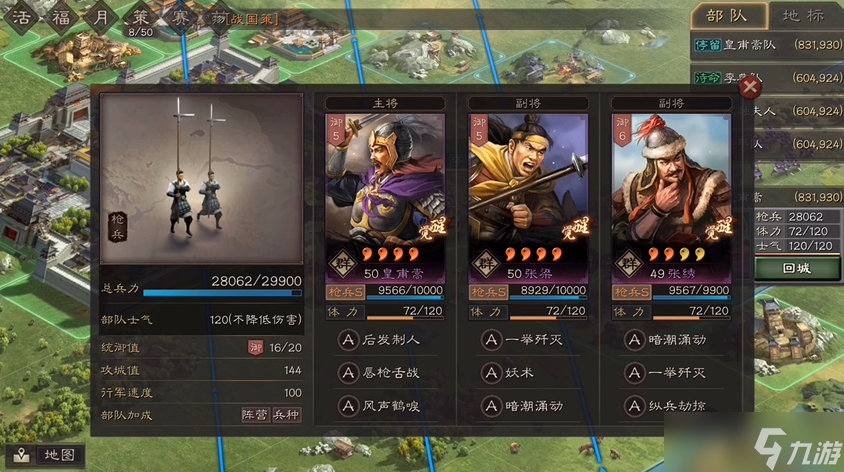View the 风声鹤唳 skill

382,406
